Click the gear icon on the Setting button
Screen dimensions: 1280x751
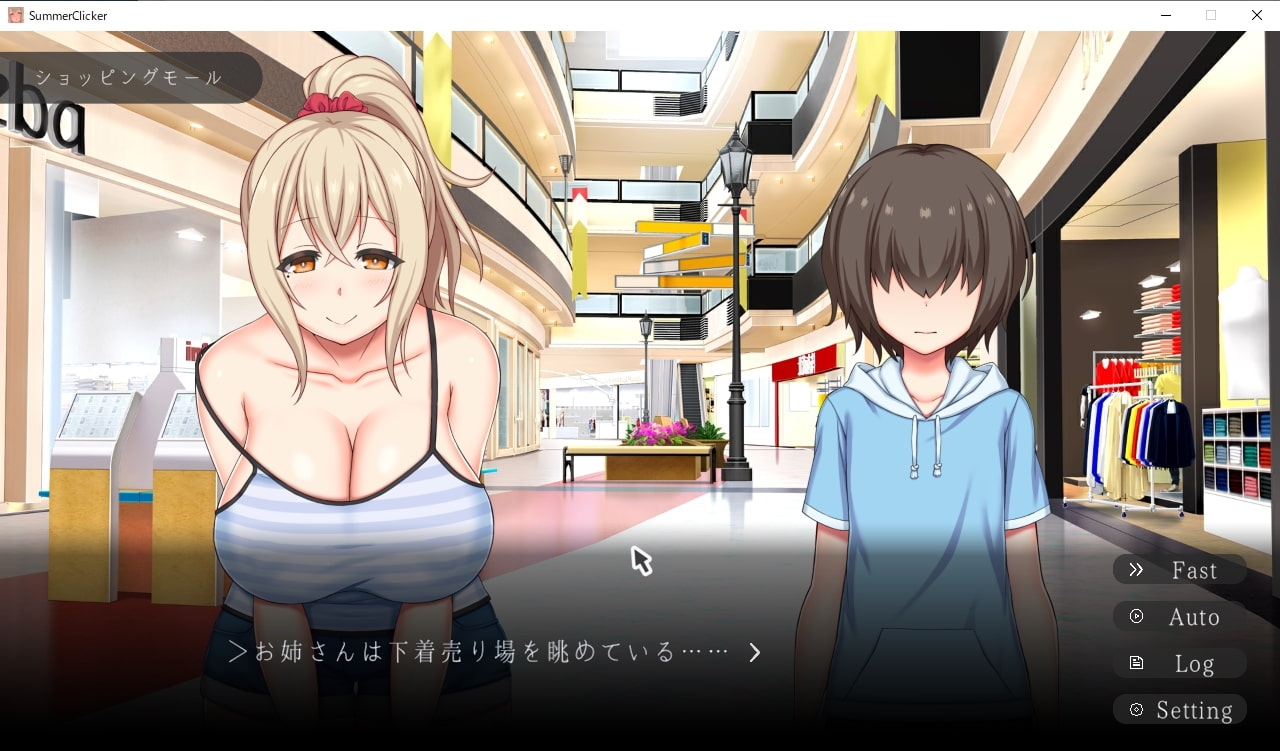(x=1136, y=709)
